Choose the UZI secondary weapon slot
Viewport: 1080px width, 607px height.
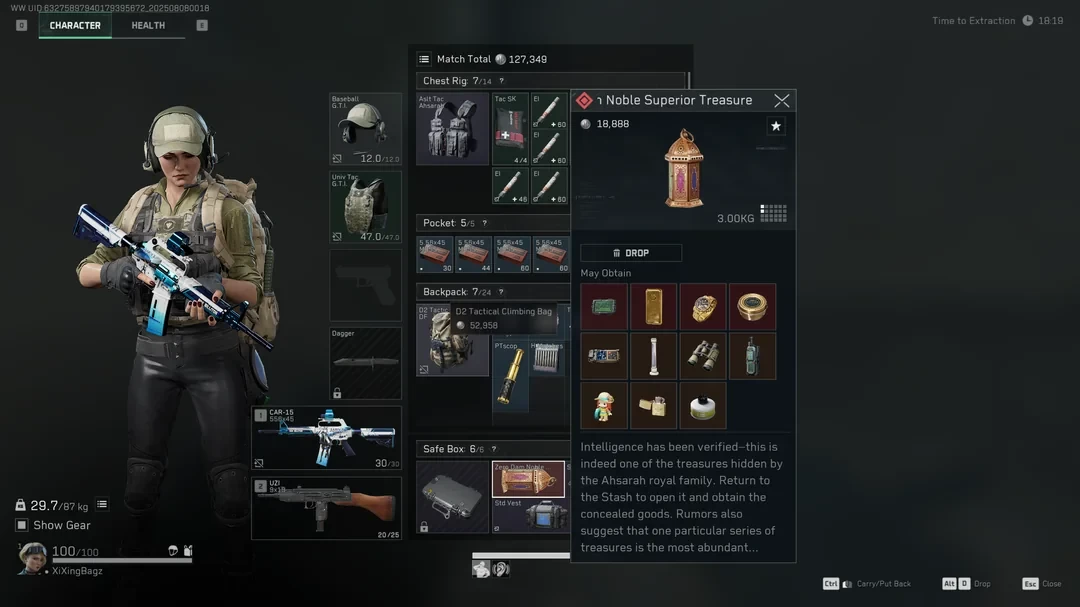click(x=326, y=508)
